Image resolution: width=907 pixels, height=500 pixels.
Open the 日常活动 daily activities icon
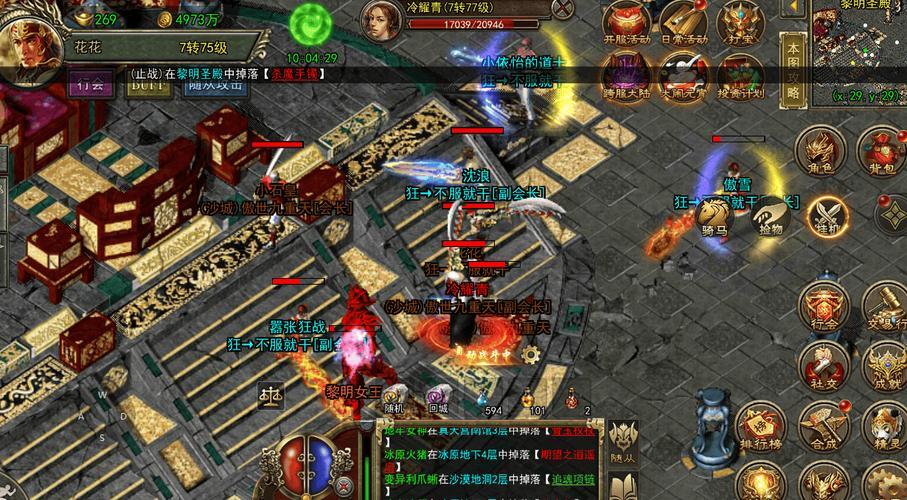pyautogui.click(x=683, y=22)
